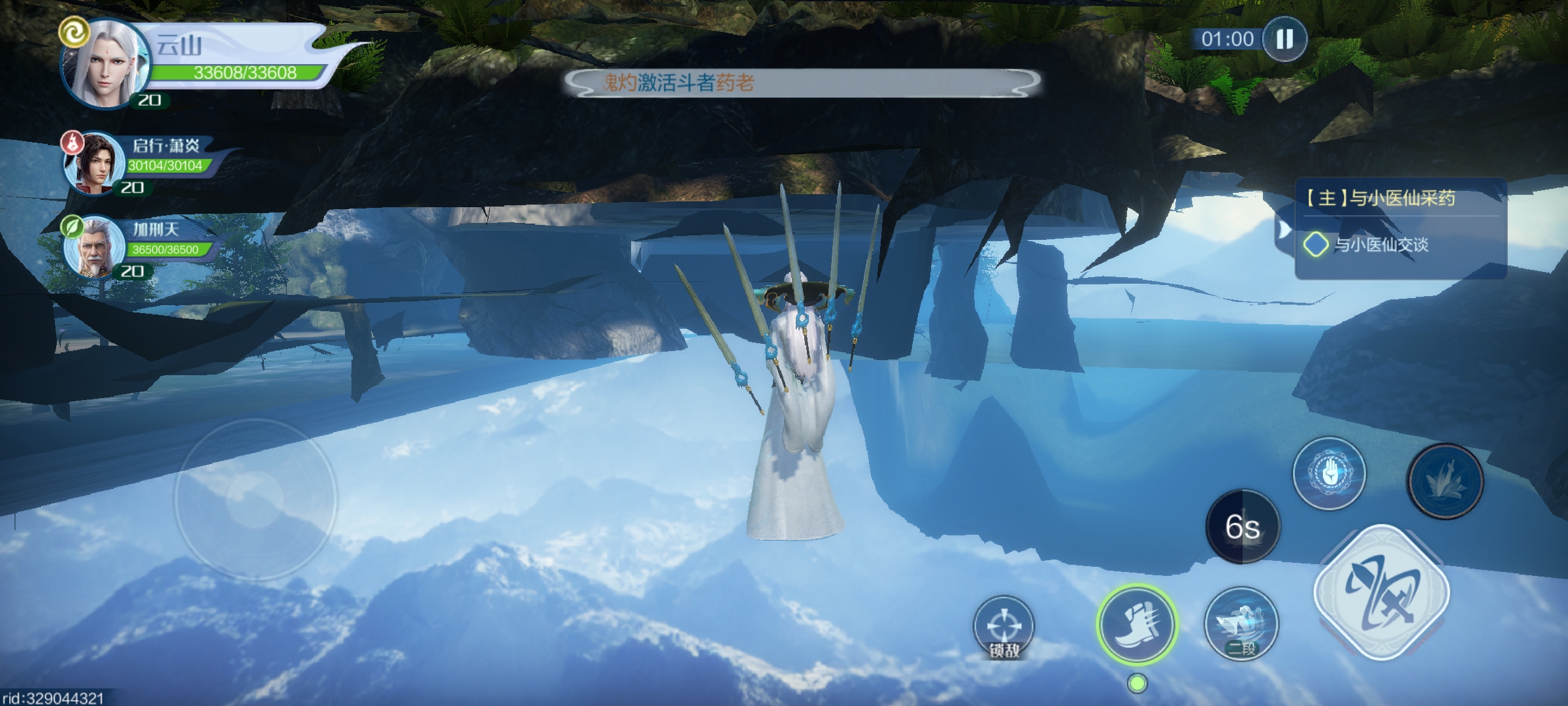
Task: Tap the skill on 6s cooldown
Action: [x=1242, y=526]
